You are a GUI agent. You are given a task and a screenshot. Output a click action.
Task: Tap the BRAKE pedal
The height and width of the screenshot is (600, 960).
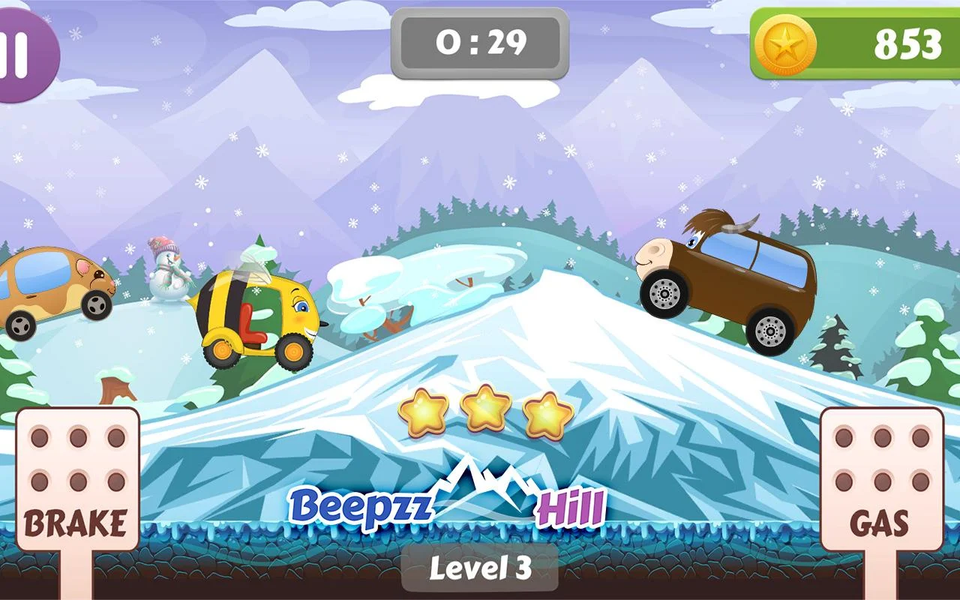[x=77, y=480]
